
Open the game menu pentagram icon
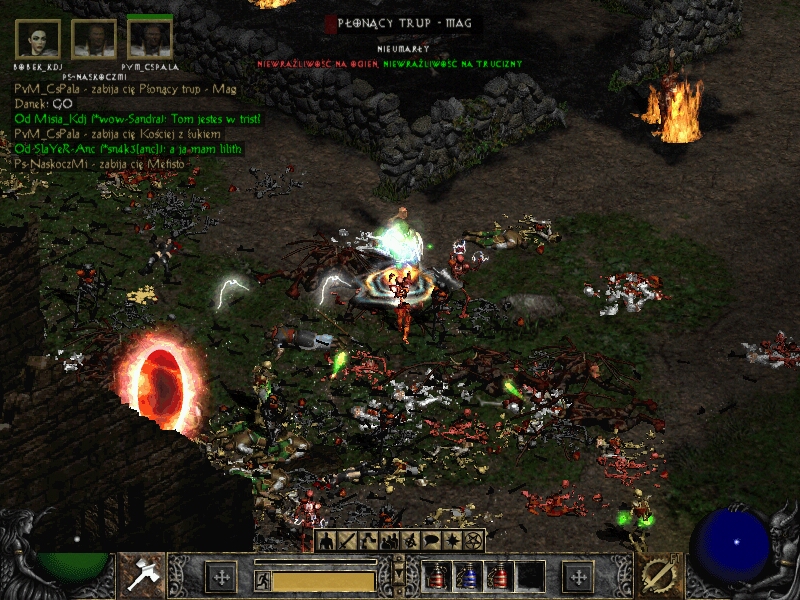474,542
